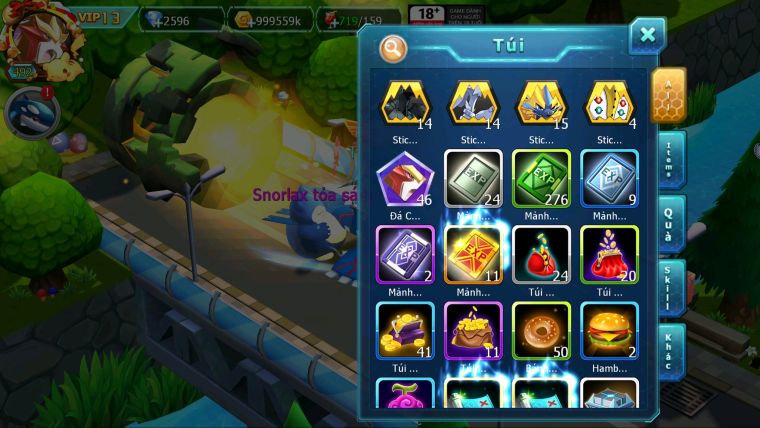The image size is (760, 428).
Task: Choose the donut item with 50 count
Action: click(x=541, y=330)
